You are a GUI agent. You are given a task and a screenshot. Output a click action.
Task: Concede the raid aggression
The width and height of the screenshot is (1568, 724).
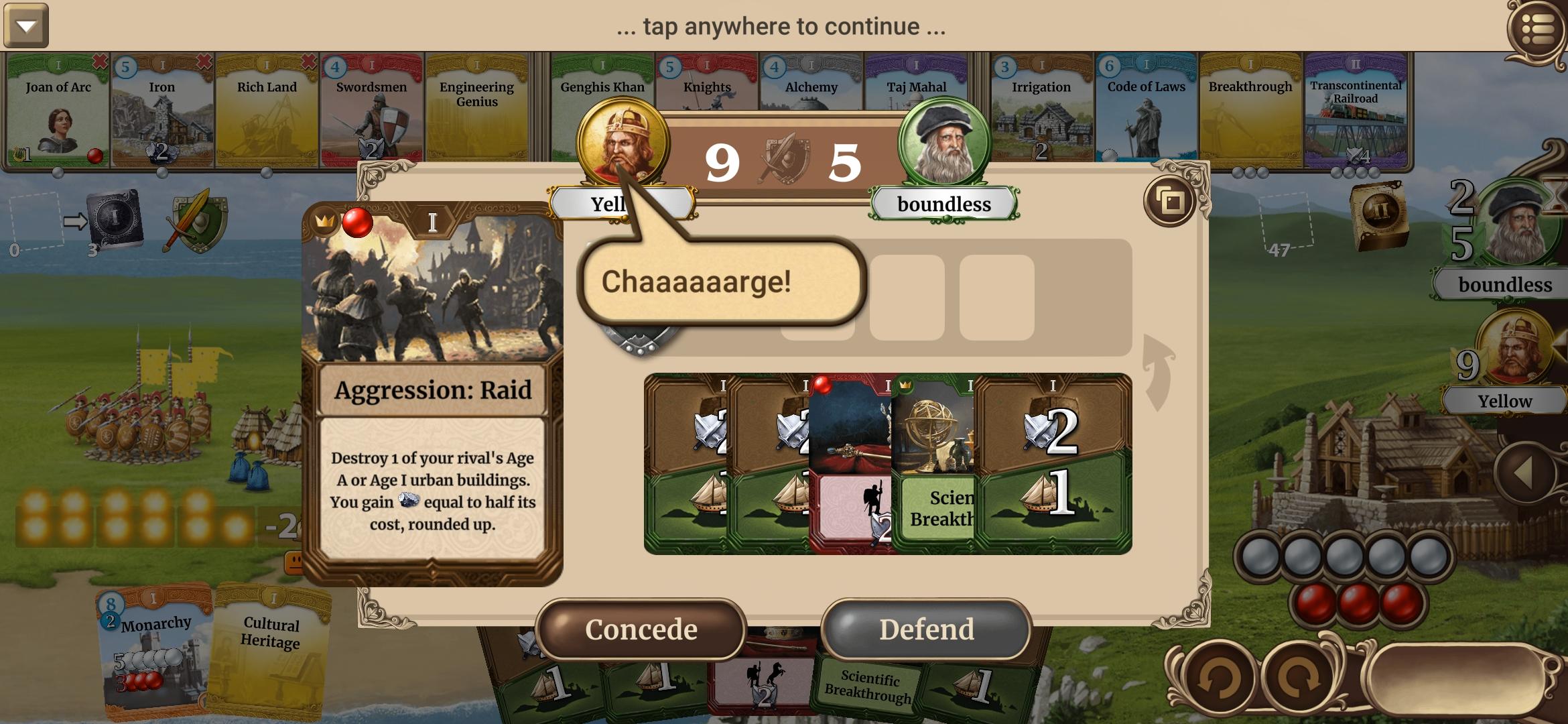click(x=641, y=629)
